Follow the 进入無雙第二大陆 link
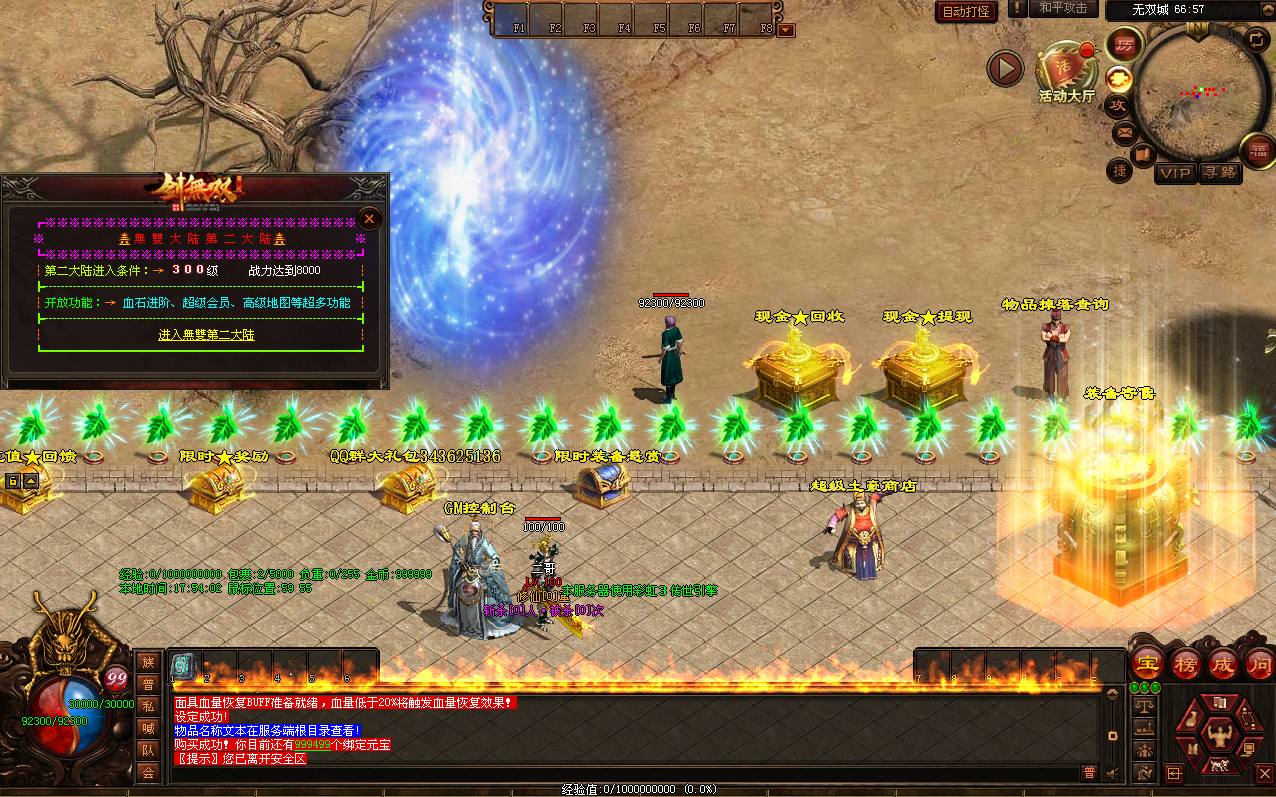The width and height of the screenshot is (1276, 797). (x=206, y=335)
